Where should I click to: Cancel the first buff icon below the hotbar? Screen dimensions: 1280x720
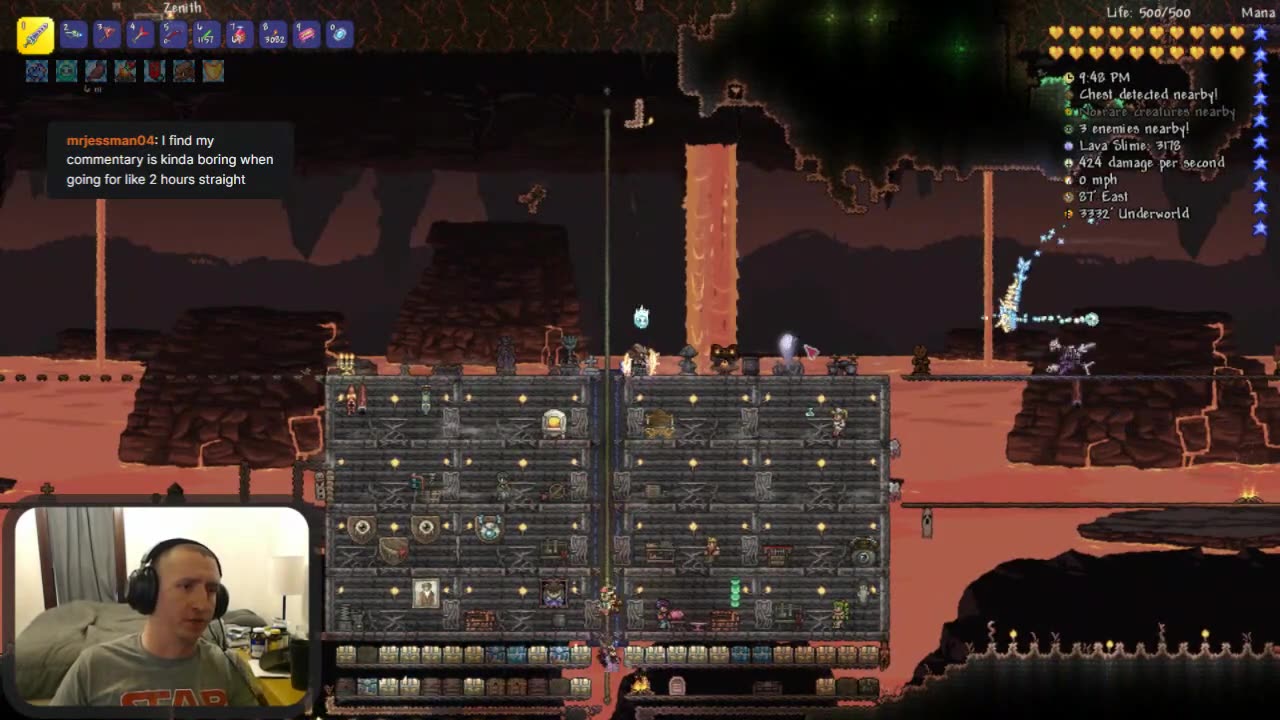pyautogui.click(x=37, y=70)
